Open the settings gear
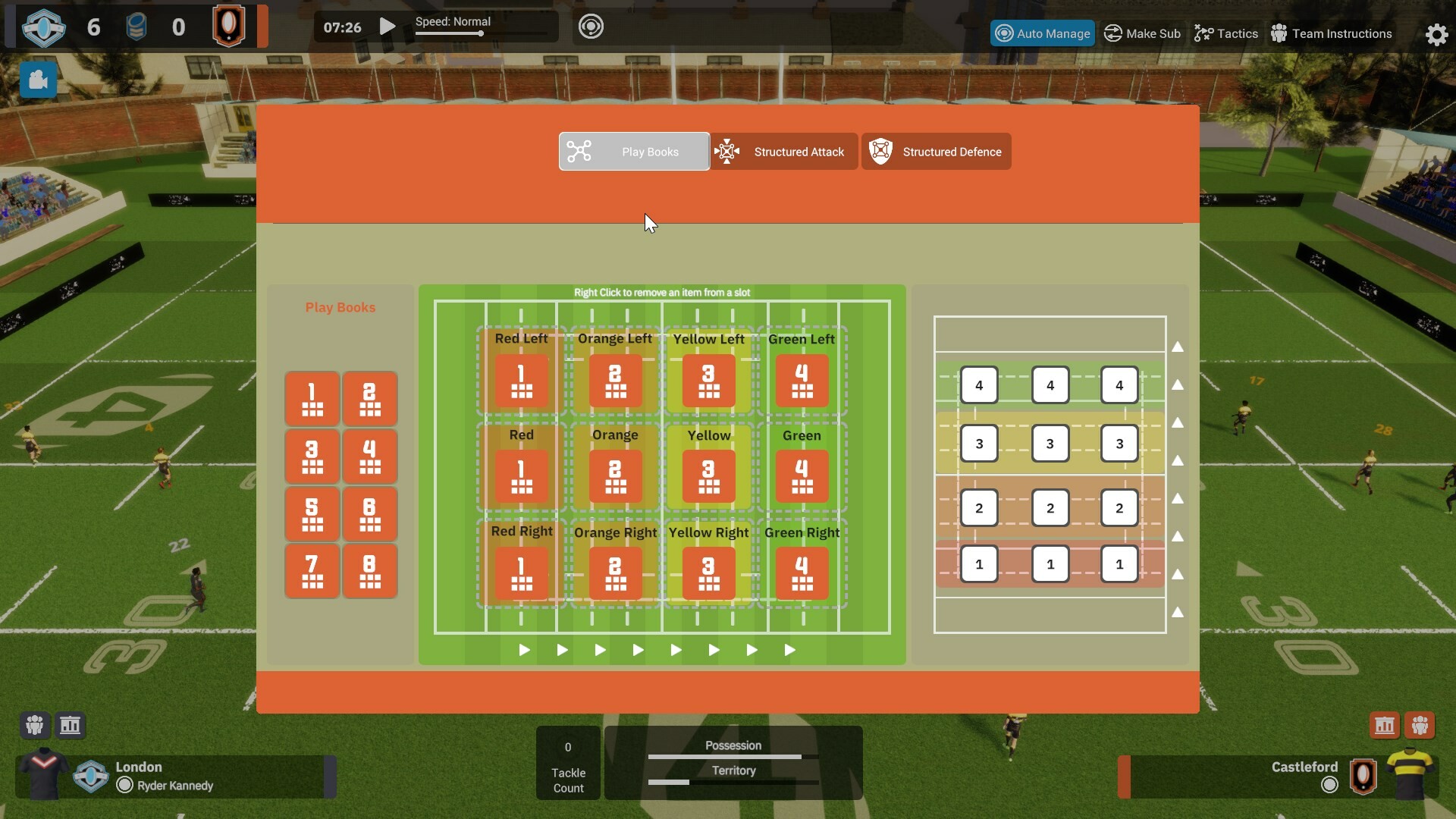Screen dimensions: 1456x819 click(x=1436, y=34)
